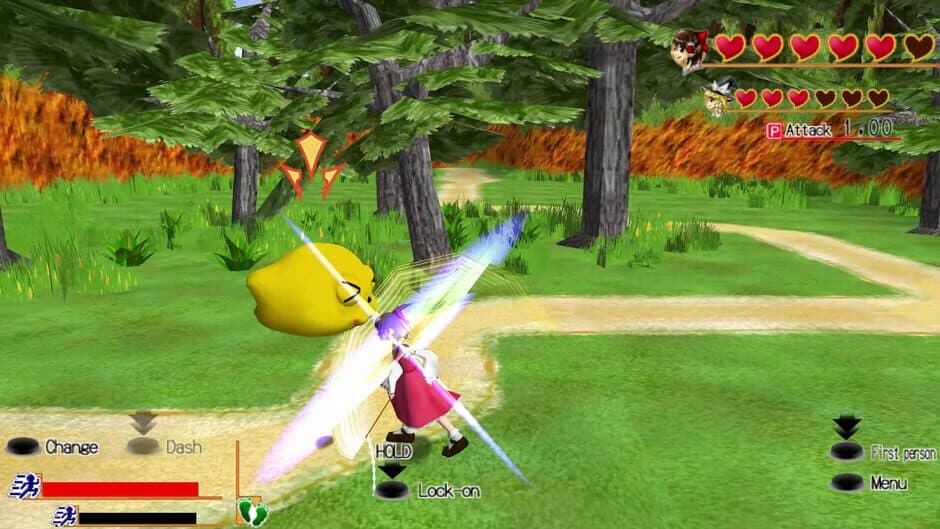The image size is (940, 529).
Task: Activate the Lock-on control
Action: (x=391, y=490)
